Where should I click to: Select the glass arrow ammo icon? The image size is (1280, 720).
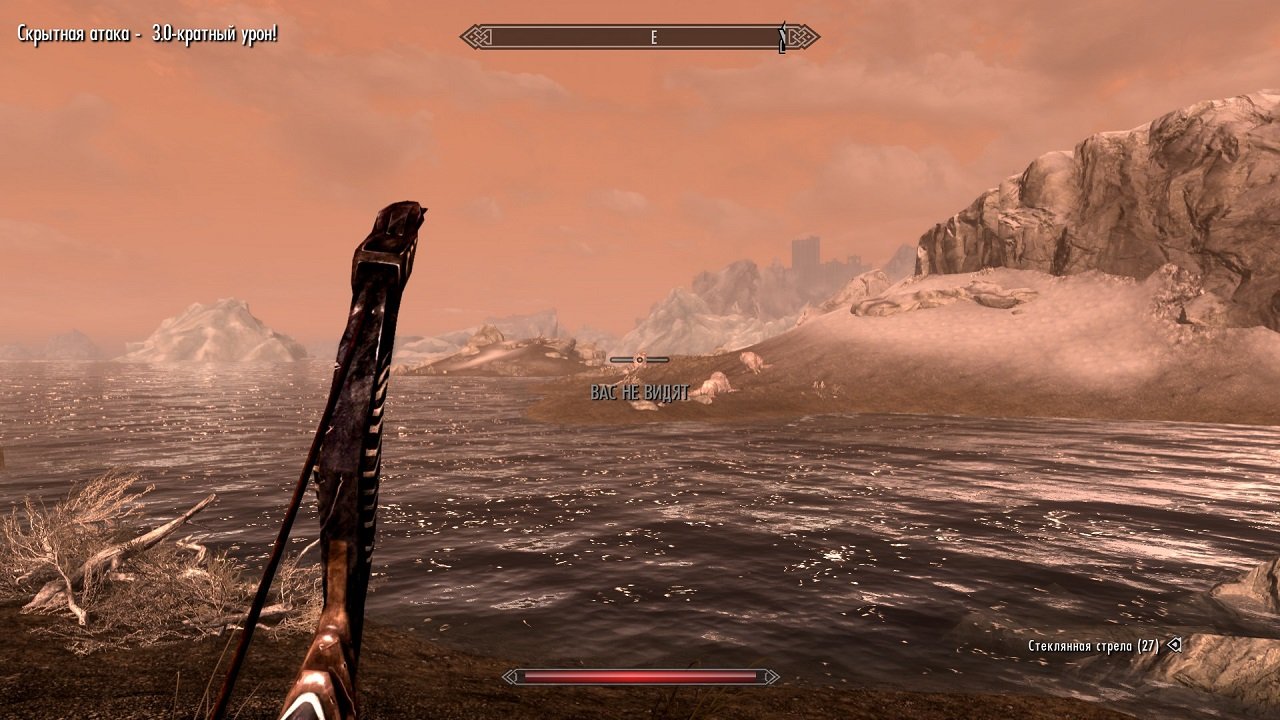pyautogui.click(x=1172, y=645)
